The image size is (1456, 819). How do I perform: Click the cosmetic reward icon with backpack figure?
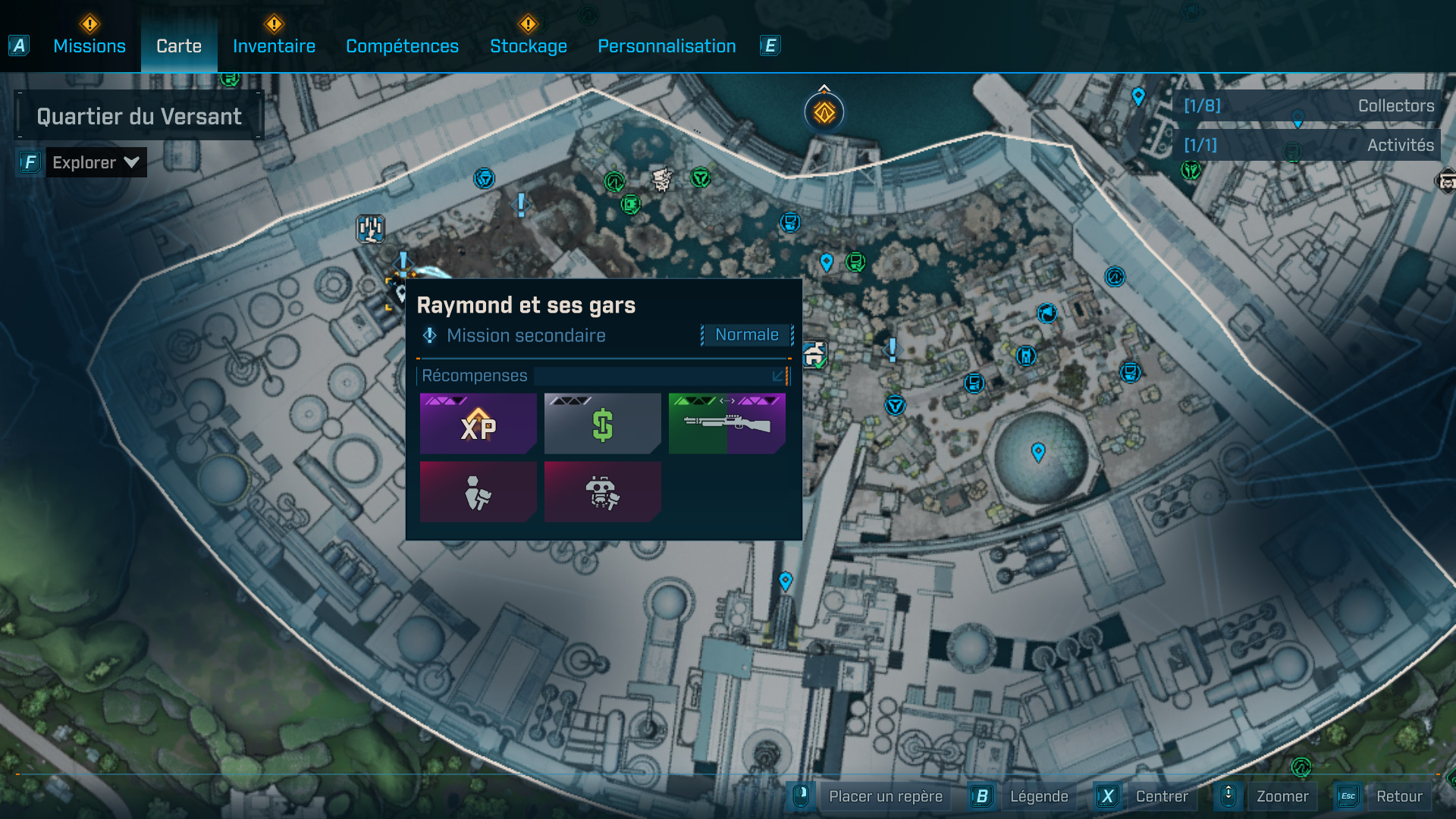(x=478, y=491)
